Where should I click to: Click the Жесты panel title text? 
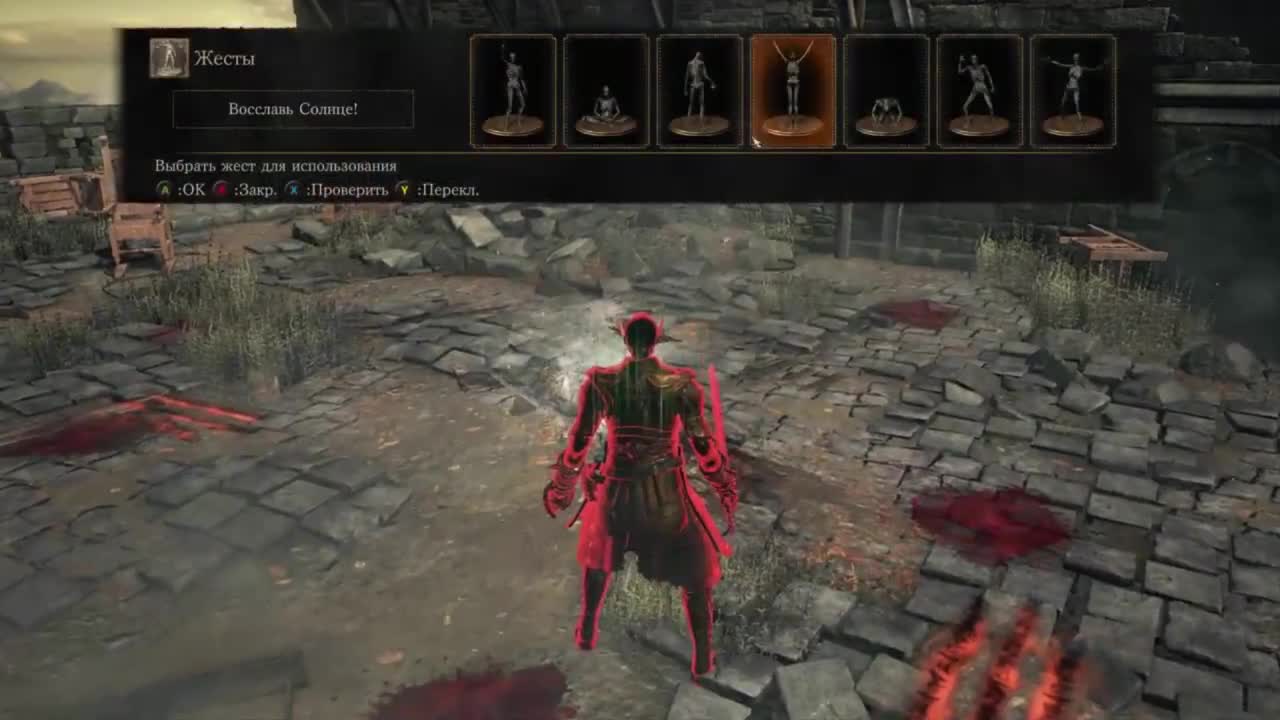pos(225,56)
